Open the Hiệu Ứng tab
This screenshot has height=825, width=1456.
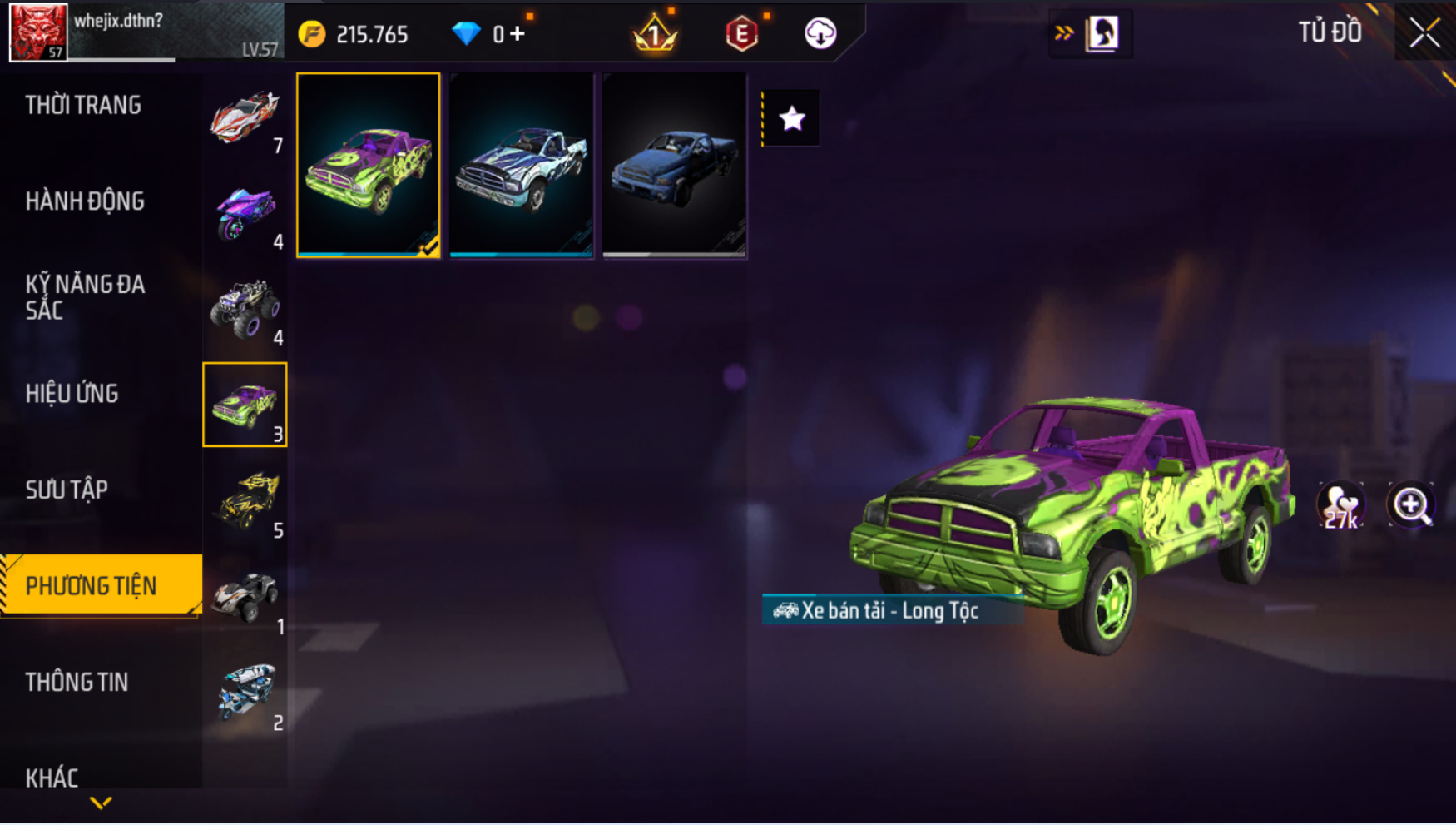(x=72, y=394)
